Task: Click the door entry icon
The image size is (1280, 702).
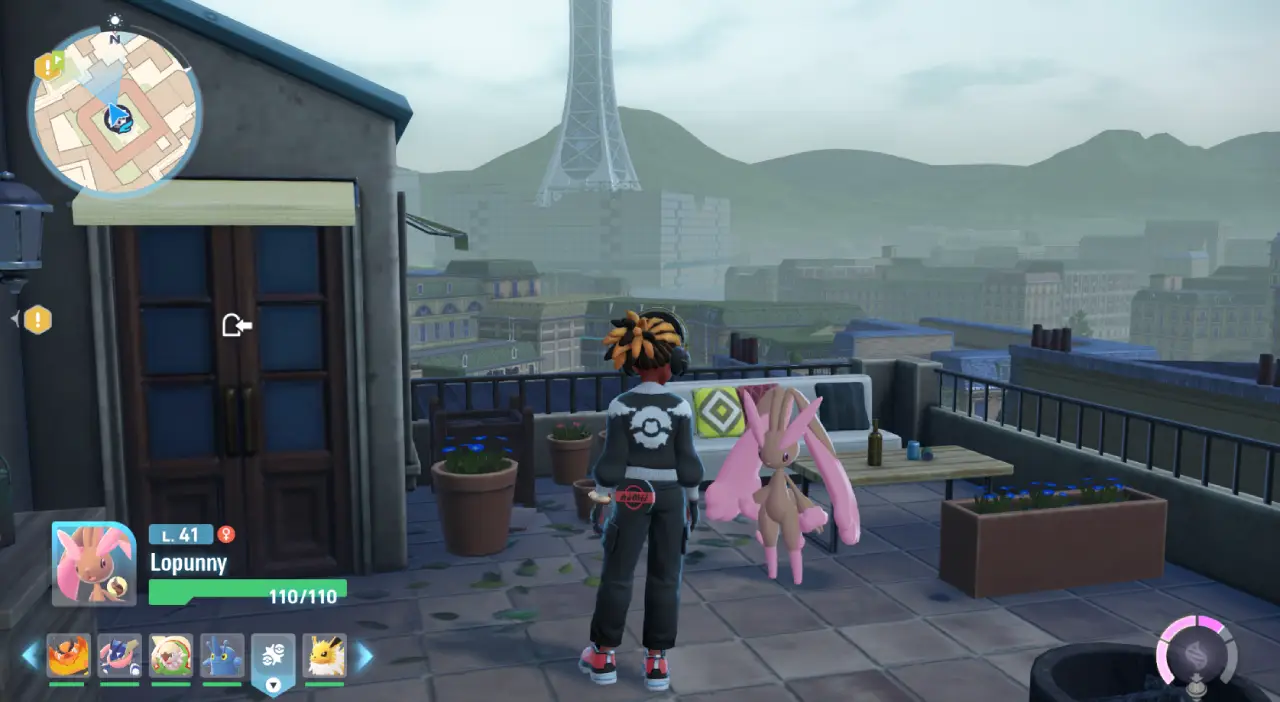Action: [x=236, y=325]
